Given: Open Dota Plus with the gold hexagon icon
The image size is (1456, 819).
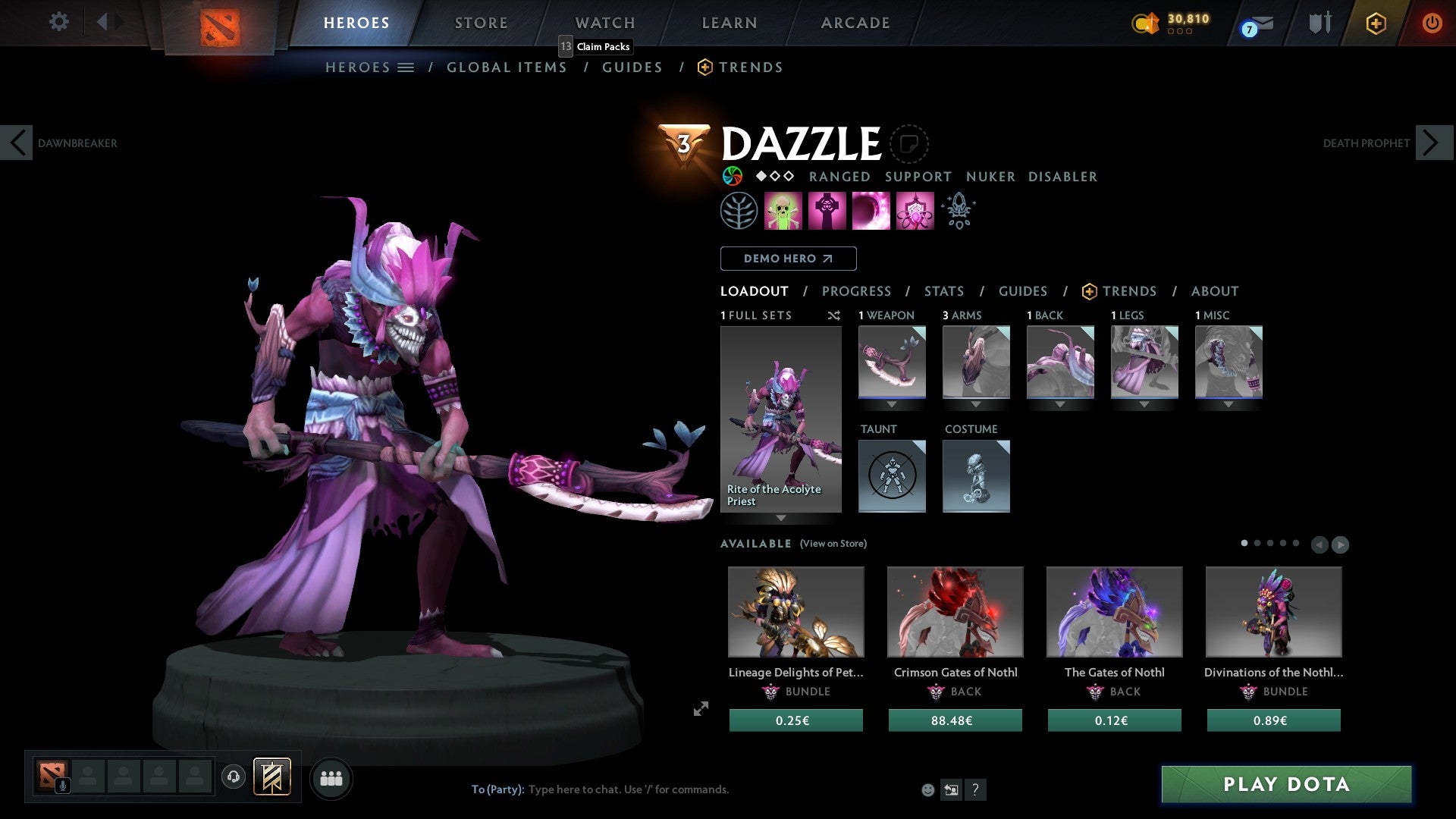Looking at the screenshot, I should [1376, 23].
